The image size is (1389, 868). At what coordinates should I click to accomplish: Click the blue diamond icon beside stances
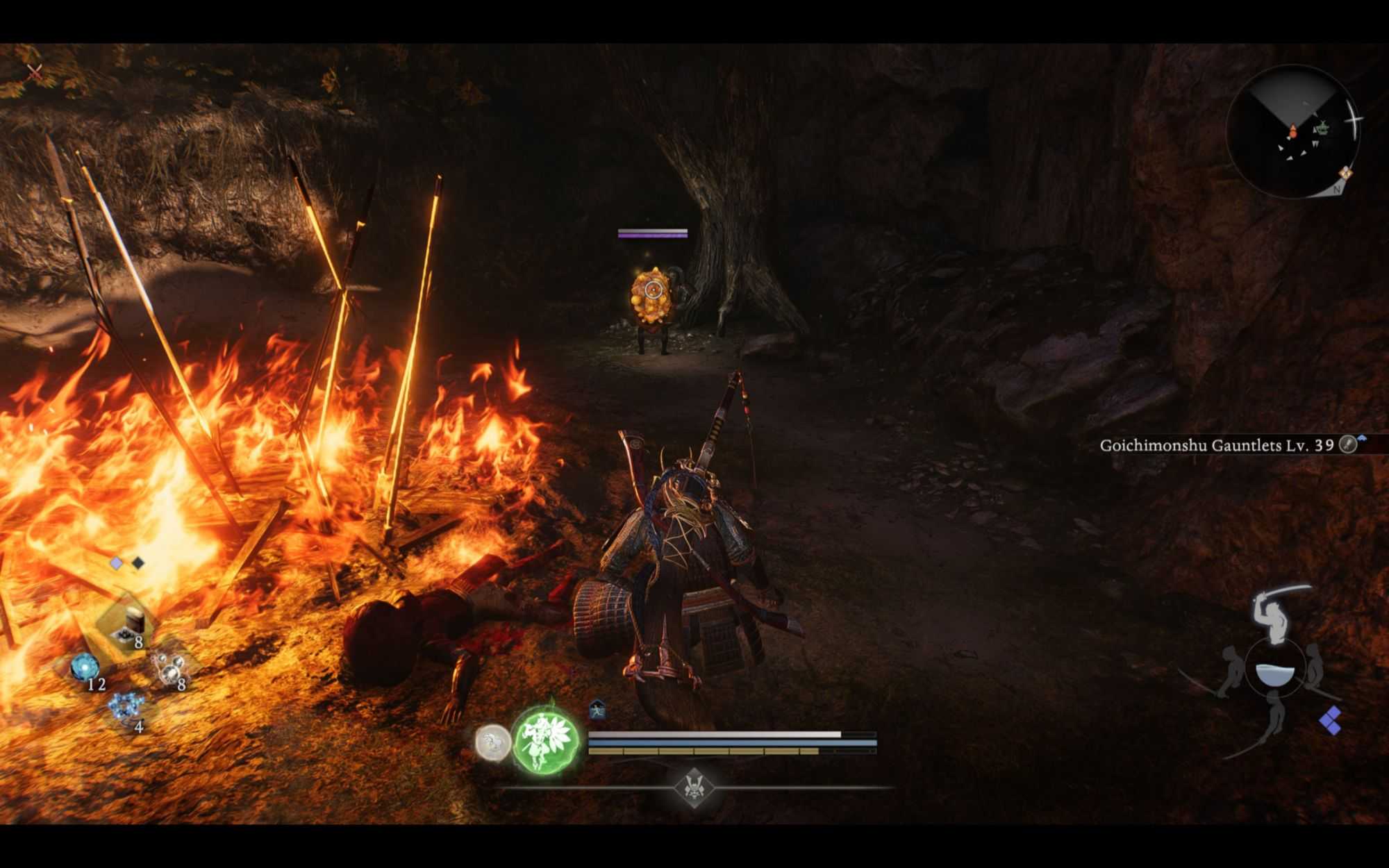tap(1331, 720)
